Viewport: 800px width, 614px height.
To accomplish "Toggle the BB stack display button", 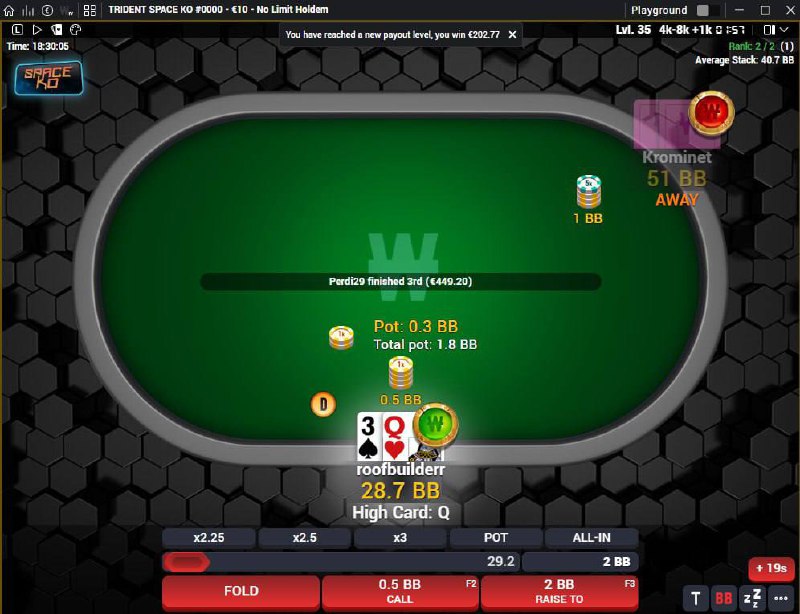I will click(x=723, y=598).
